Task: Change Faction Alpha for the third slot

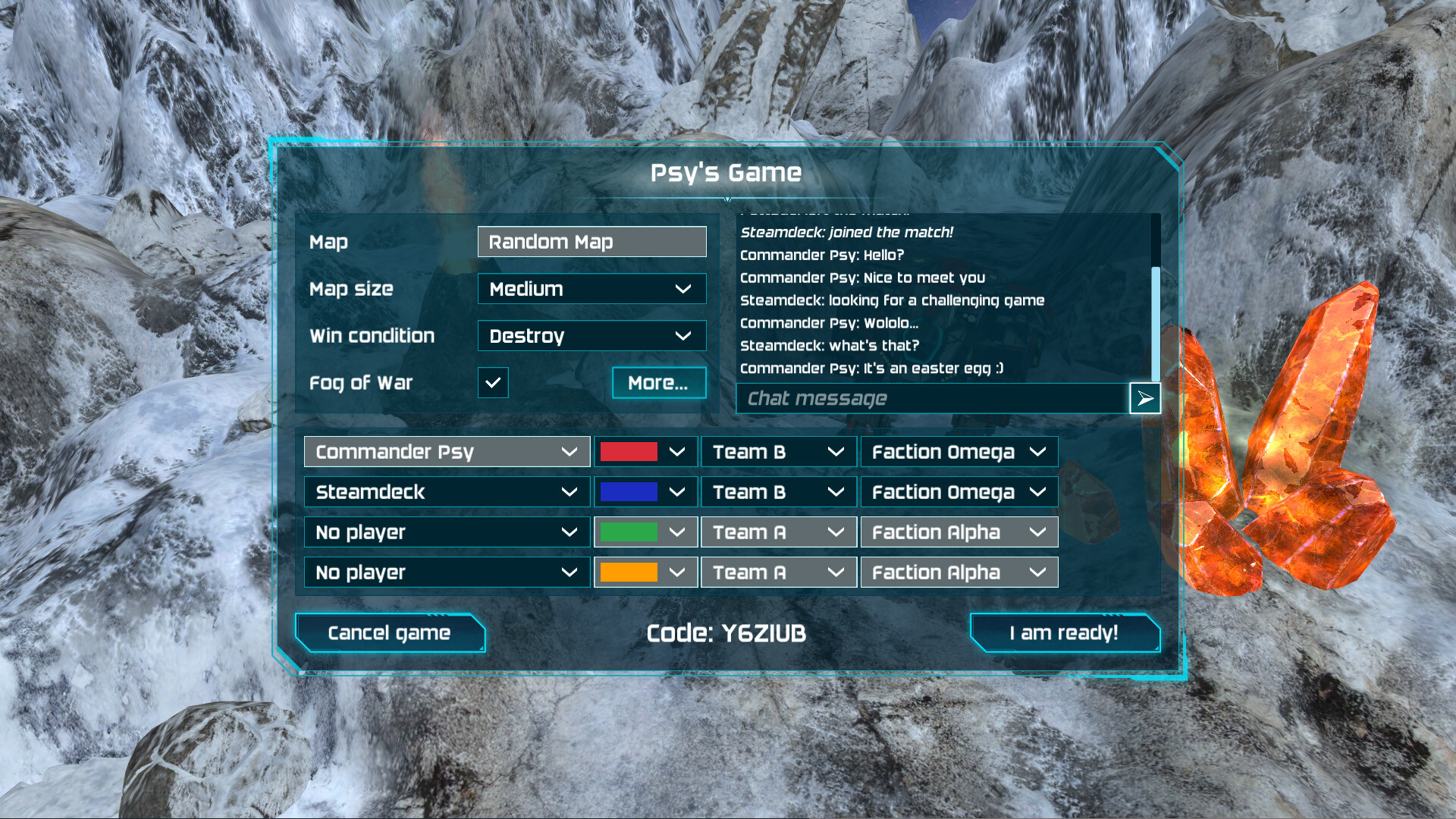Action: [x=959, y=532]
